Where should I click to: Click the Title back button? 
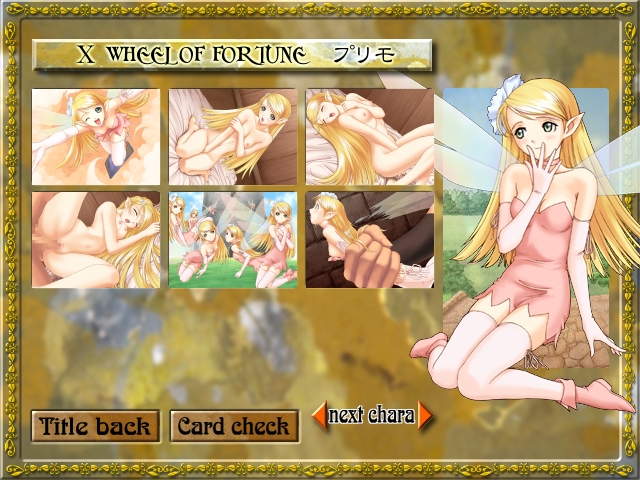click(x=95, y=426)
